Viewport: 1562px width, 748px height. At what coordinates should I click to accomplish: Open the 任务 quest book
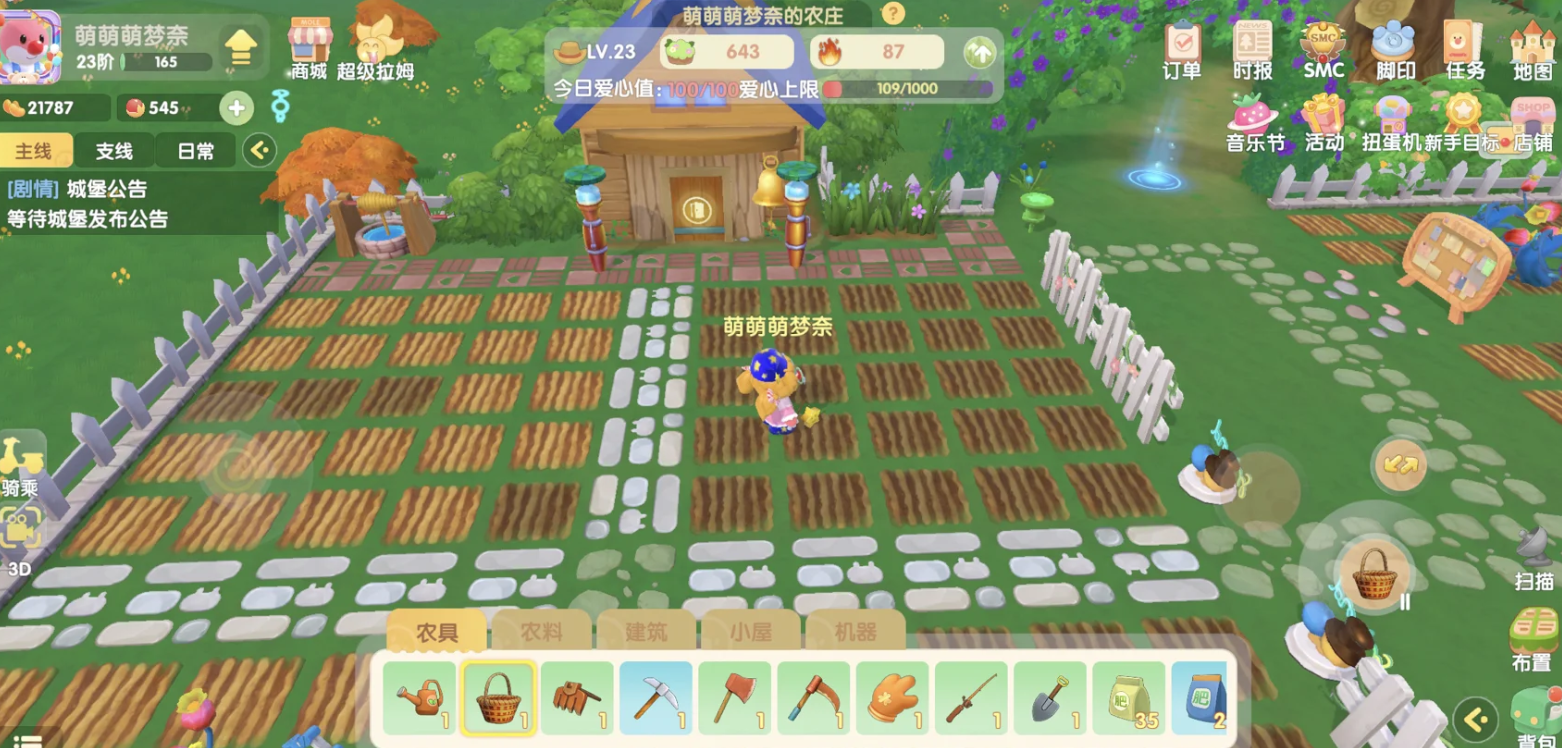click(1463, 49)
